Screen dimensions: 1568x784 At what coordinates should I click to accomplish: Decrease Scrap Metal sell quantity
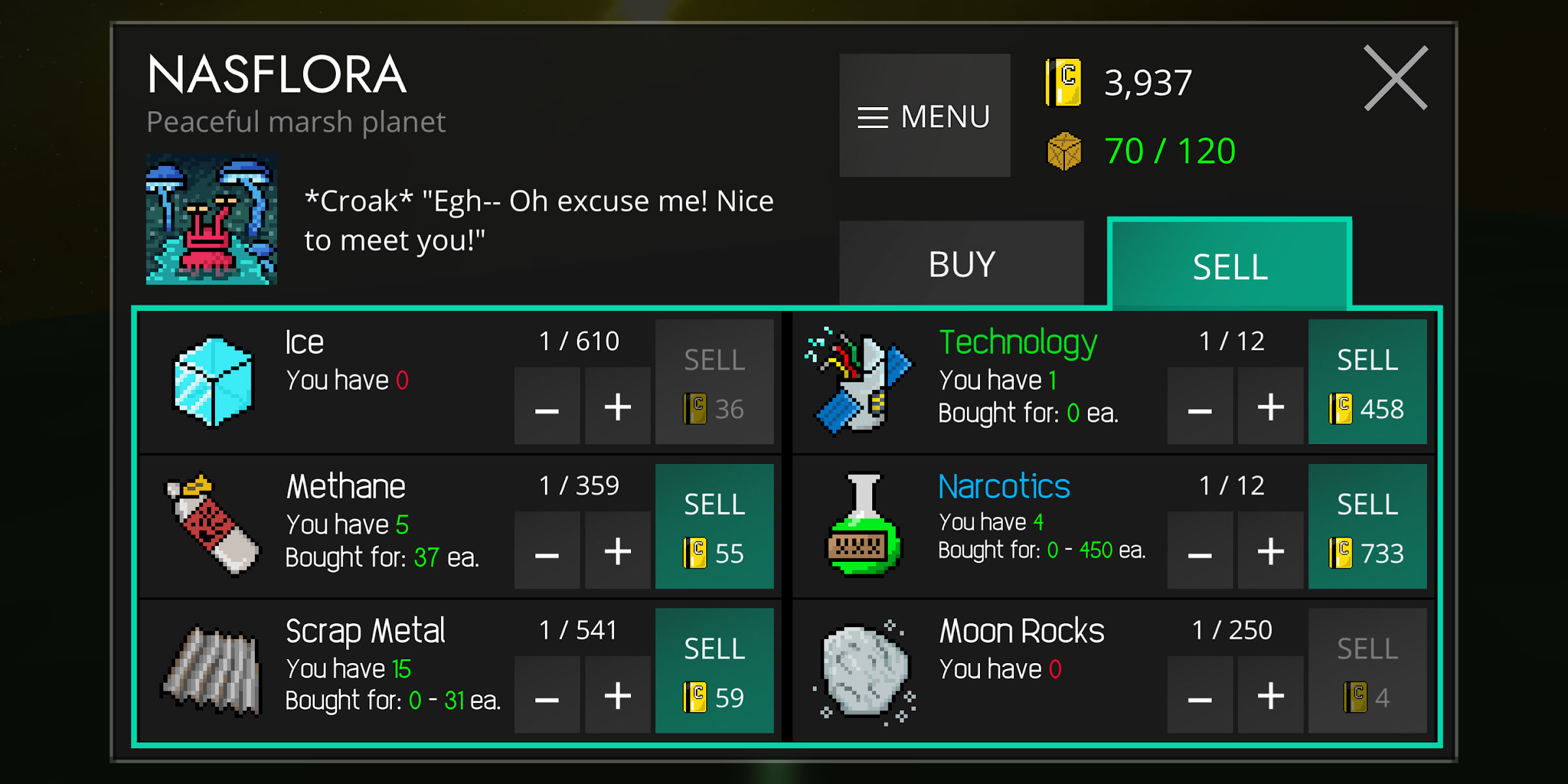[547, 696]
